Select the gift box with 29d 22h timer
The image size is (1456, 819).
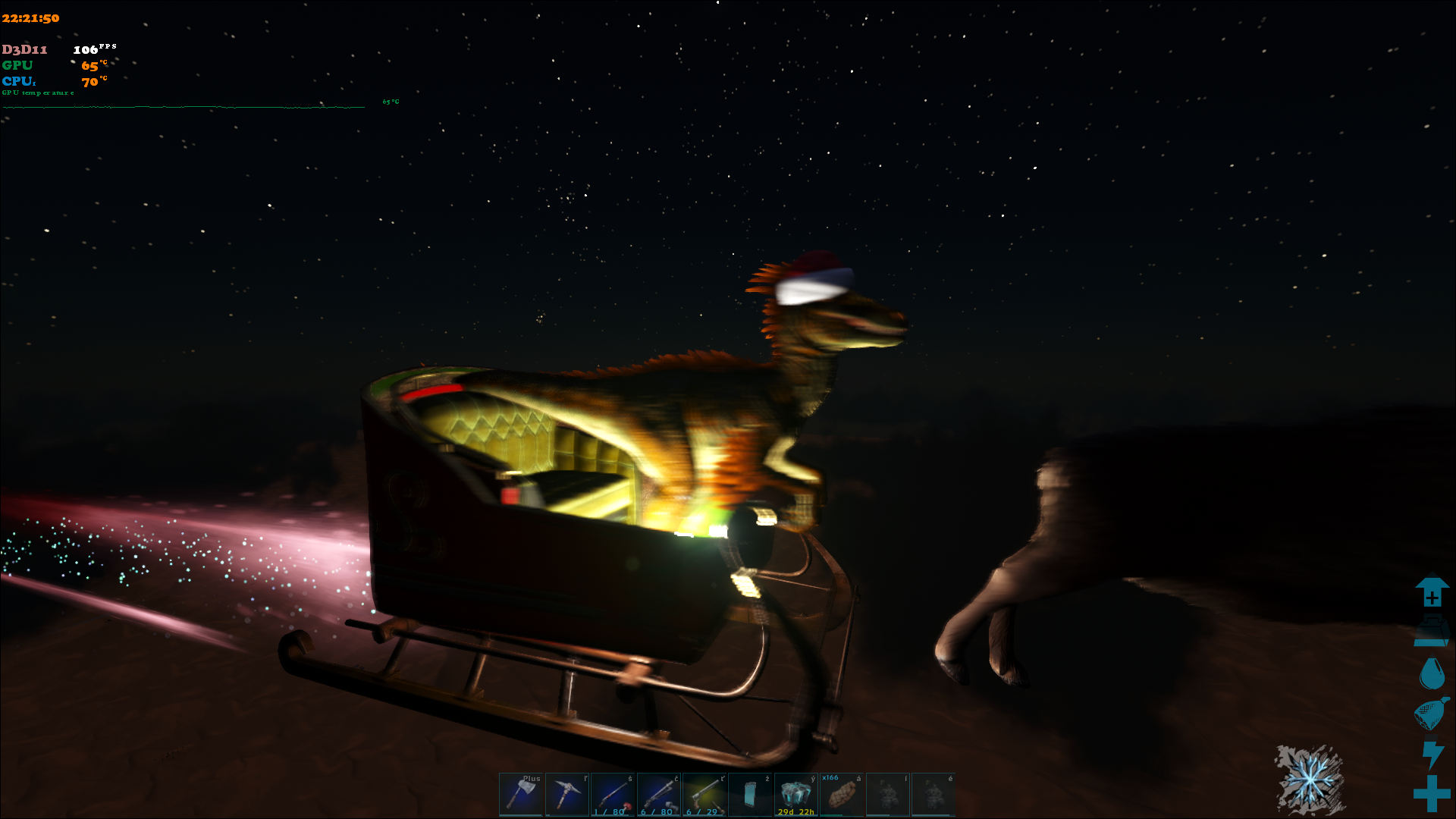[x=795, y=794]
